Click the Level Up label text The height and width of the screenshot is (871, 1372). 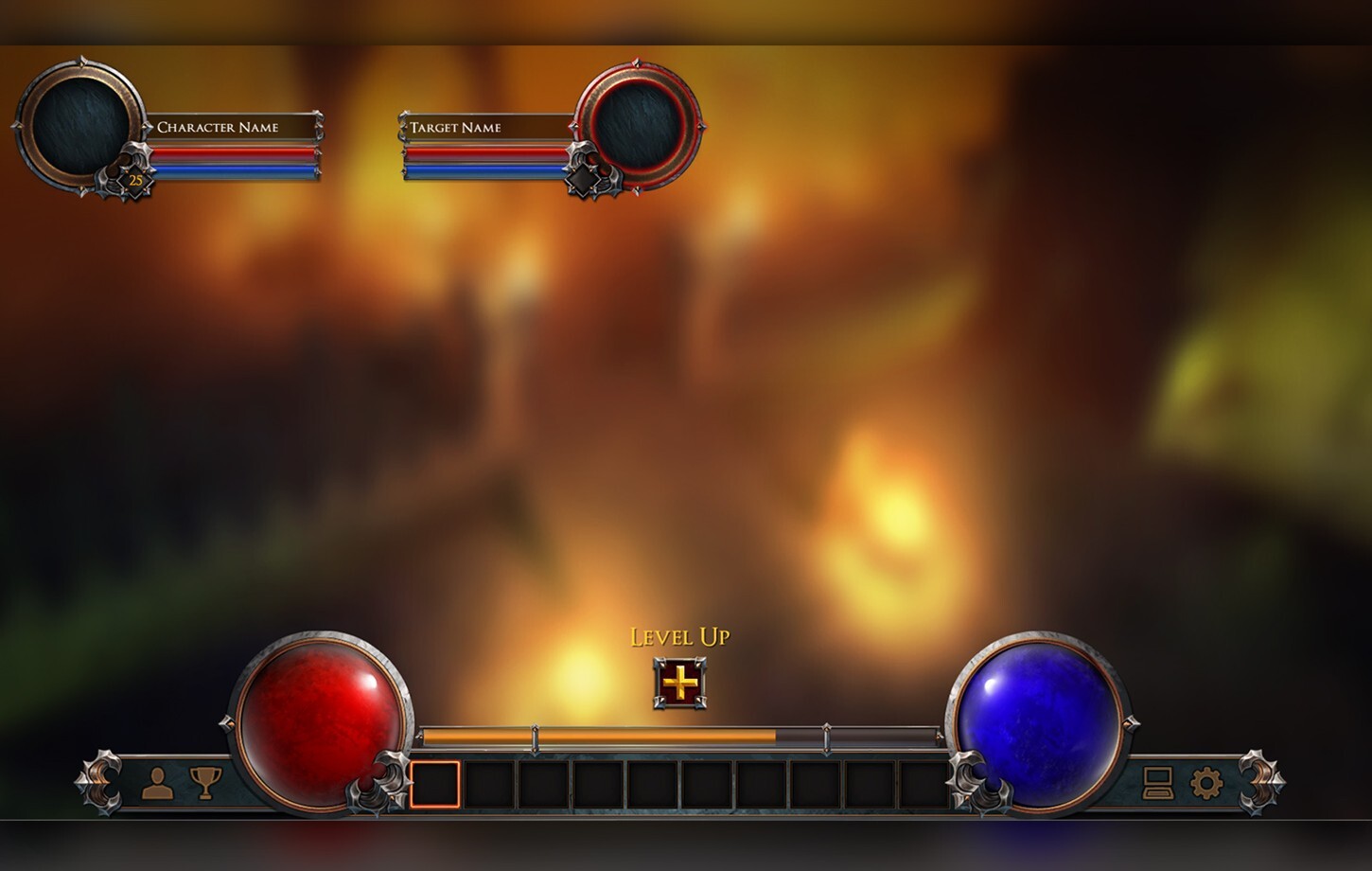(679, 638)
